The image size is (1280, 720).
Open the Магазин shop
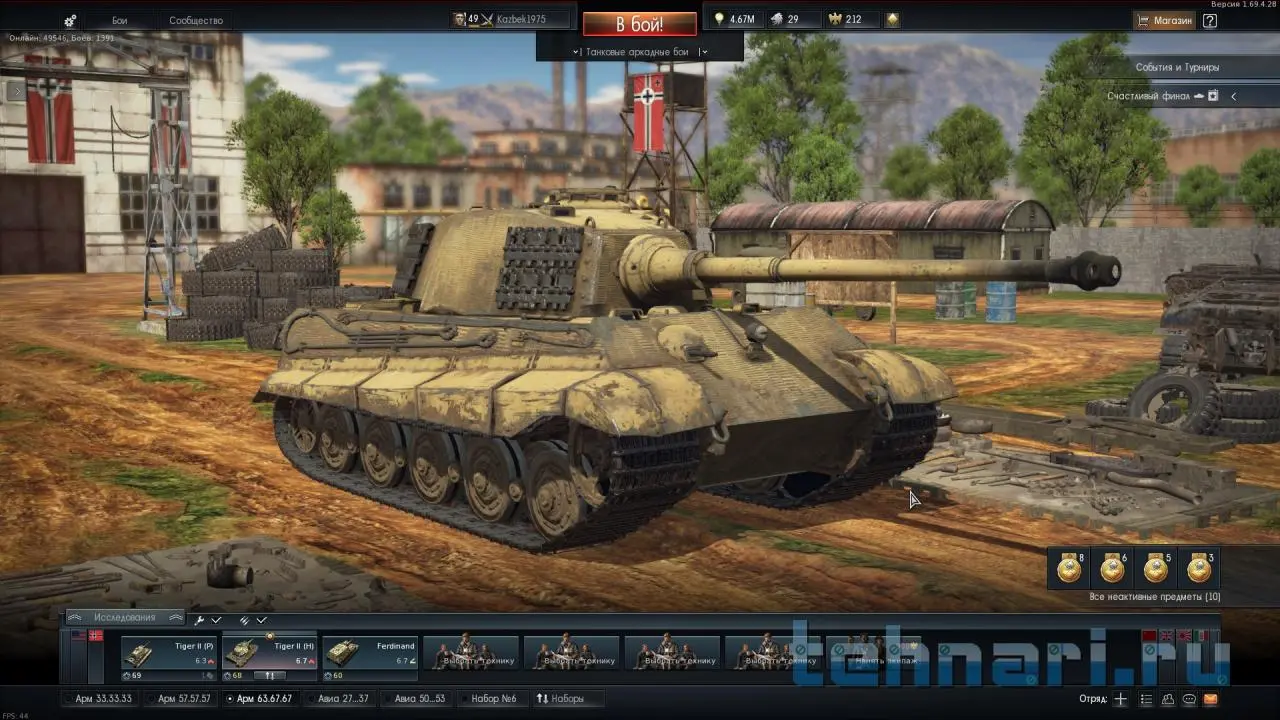(1165, 20)
